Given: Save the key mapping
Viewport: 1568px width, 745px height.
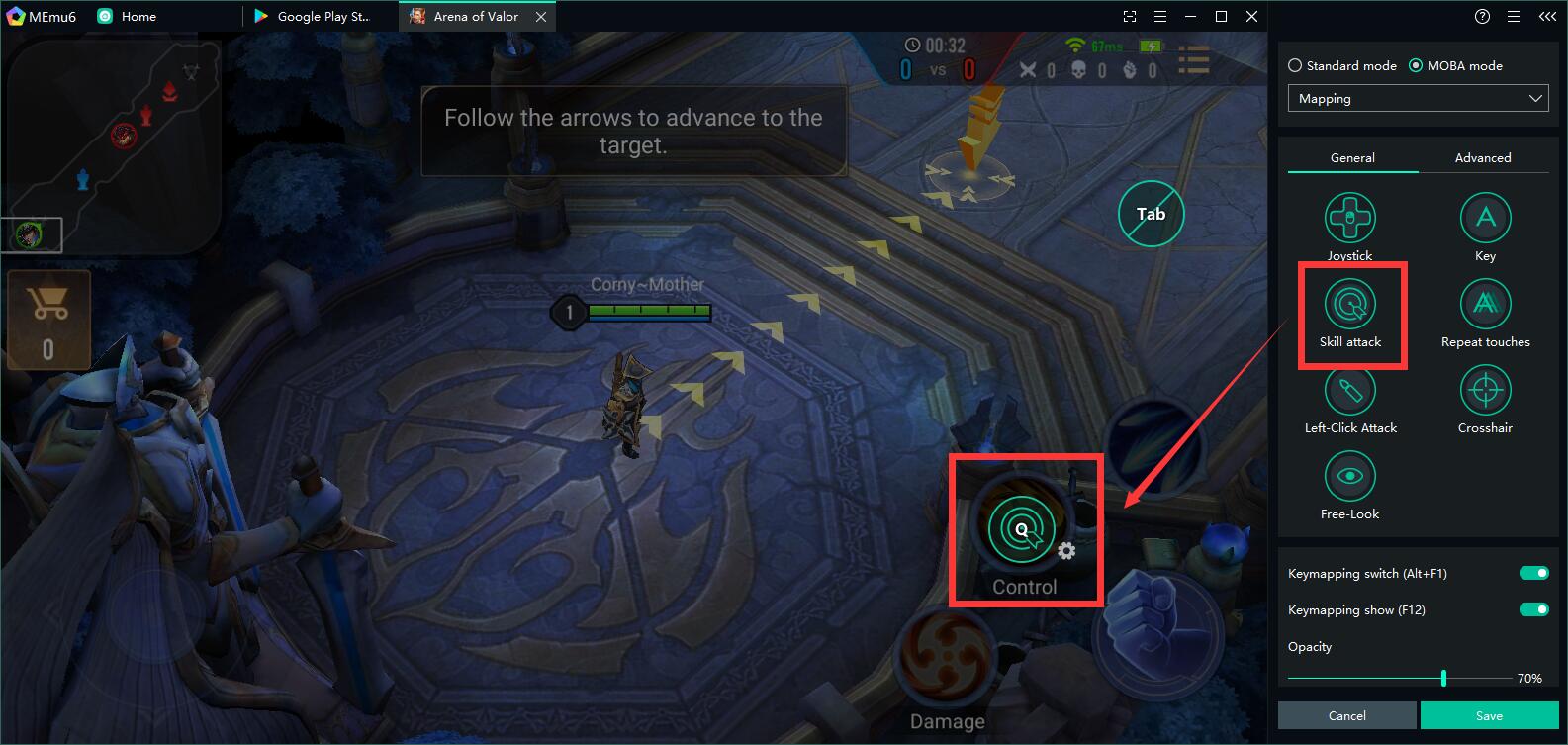Looking at the screenshot, I should (x=1489, y=715).
